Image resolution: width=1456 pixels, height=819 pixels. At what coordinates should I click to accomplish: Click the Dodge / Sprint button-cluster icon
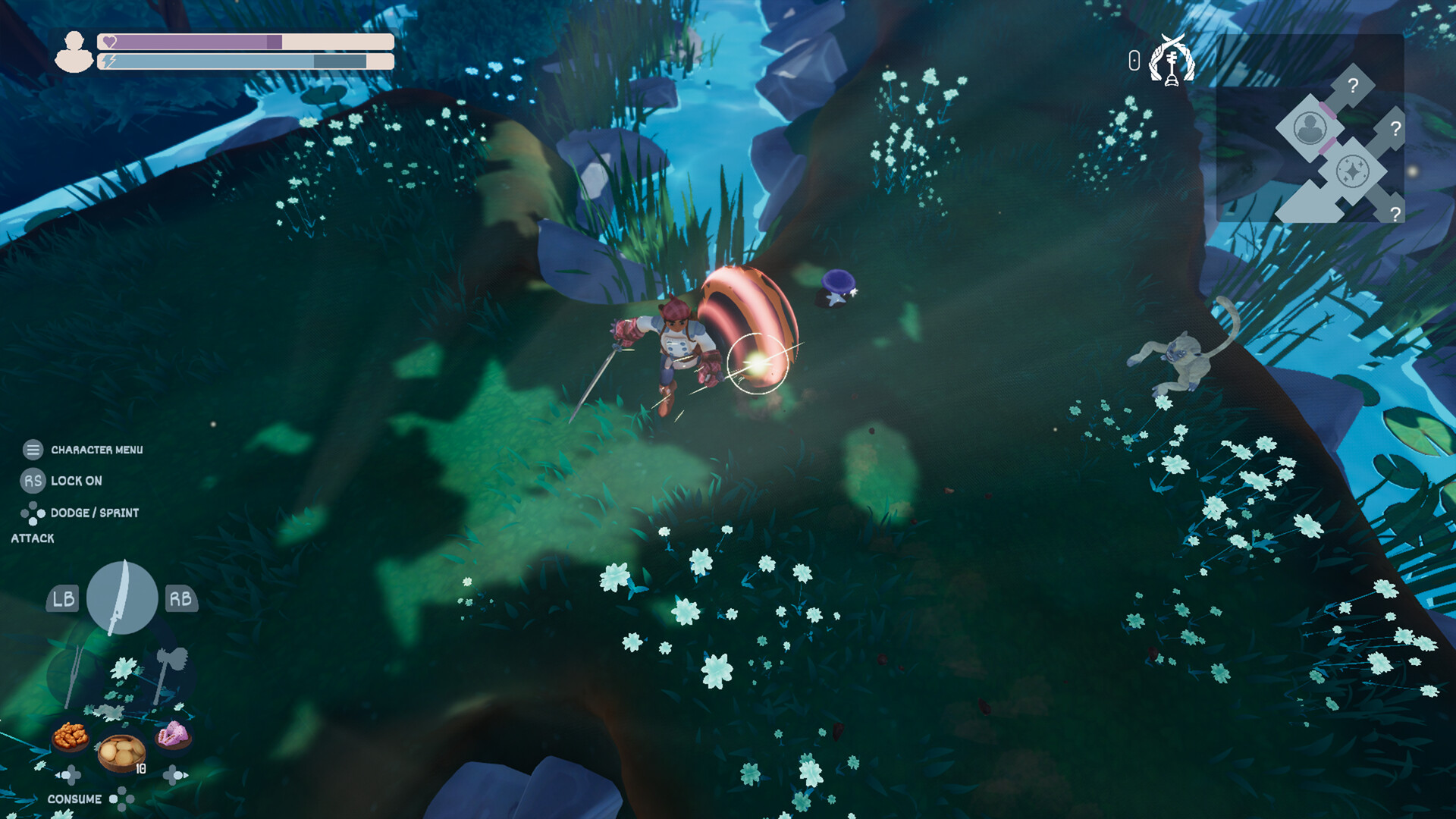(32, 513)
